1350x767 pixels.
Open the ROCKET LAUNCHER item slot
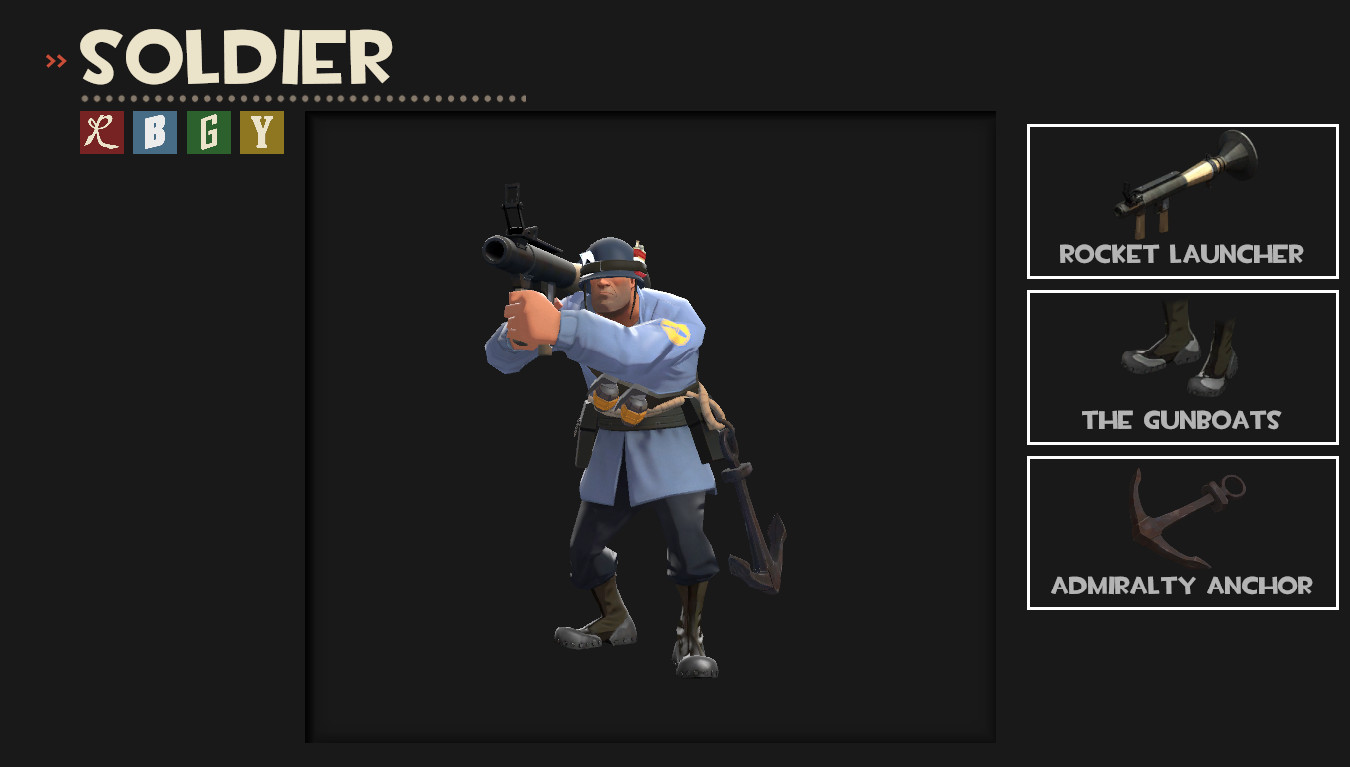[x=1182, y=200]
